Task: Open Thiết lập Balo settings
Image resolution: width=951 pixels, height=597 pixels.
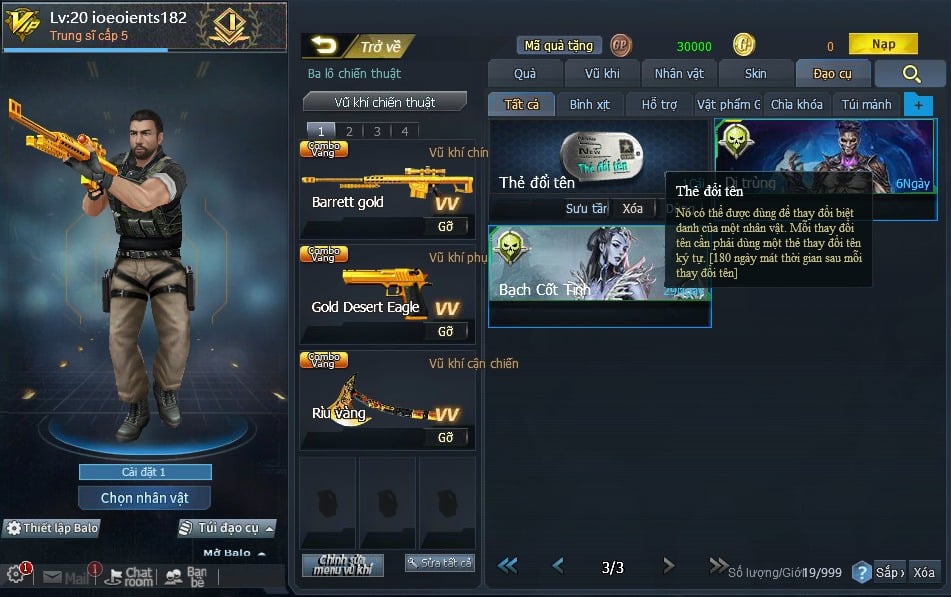Action: click(x=53, y=528)
